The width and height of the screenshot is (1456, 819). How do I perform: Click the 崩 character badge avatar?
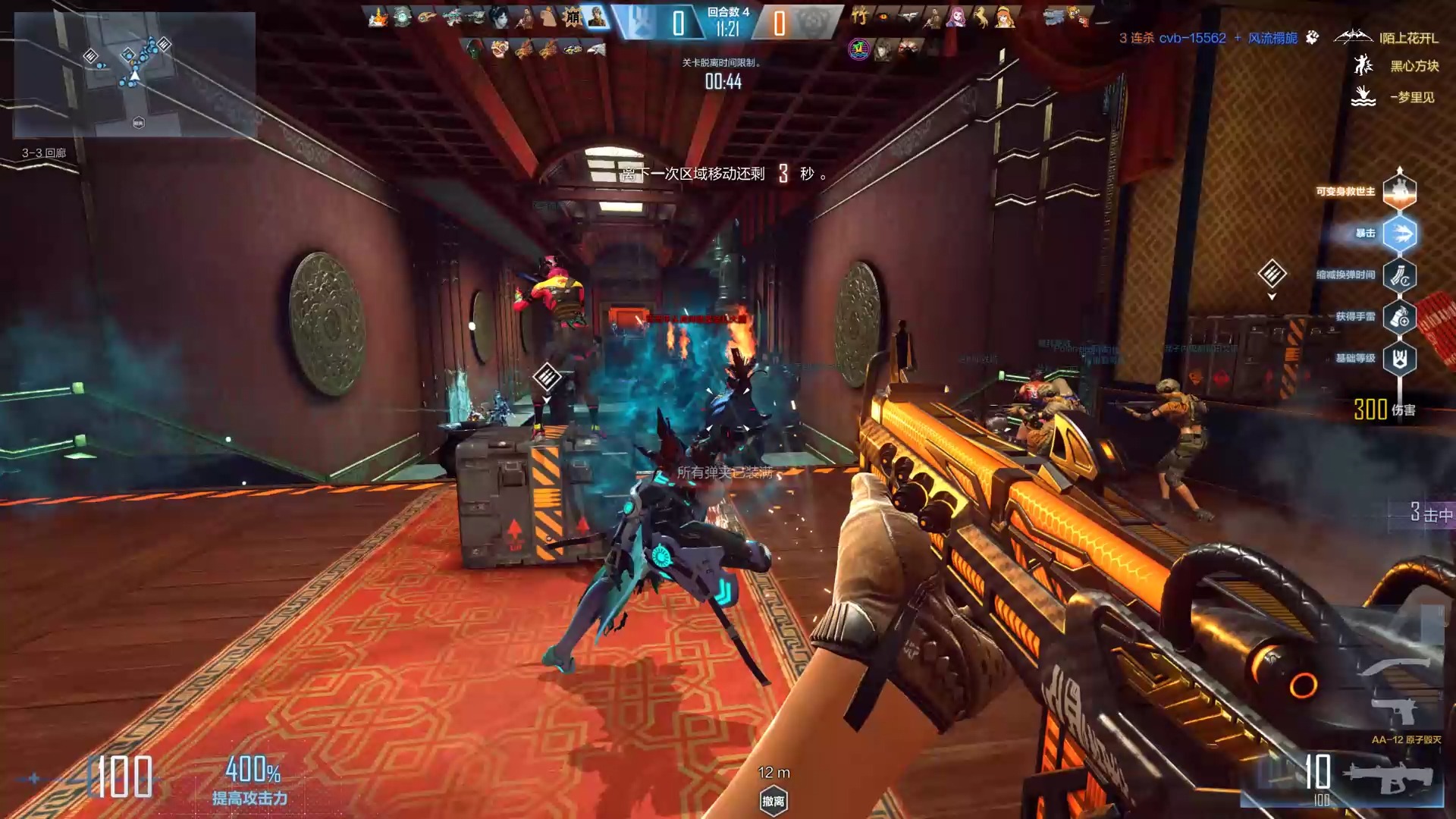pyautogui.click(x=573, y=17)
